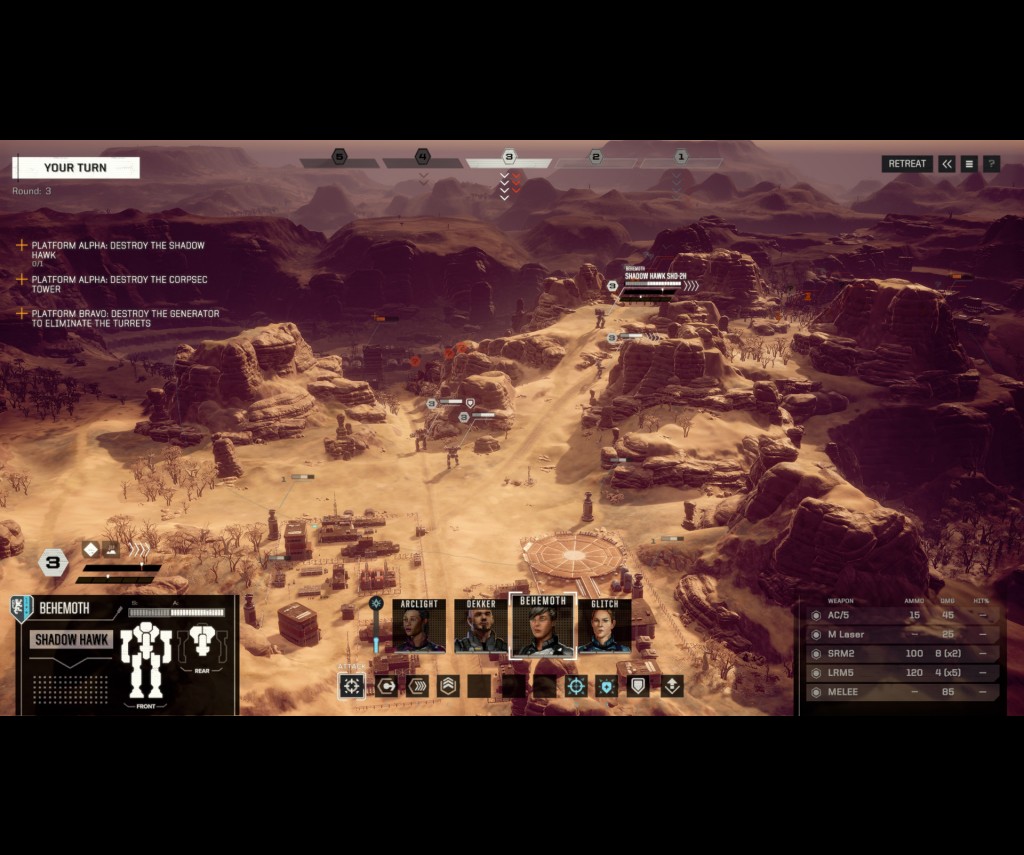Select pilot Behemoth's portrait

click(543, 627)
